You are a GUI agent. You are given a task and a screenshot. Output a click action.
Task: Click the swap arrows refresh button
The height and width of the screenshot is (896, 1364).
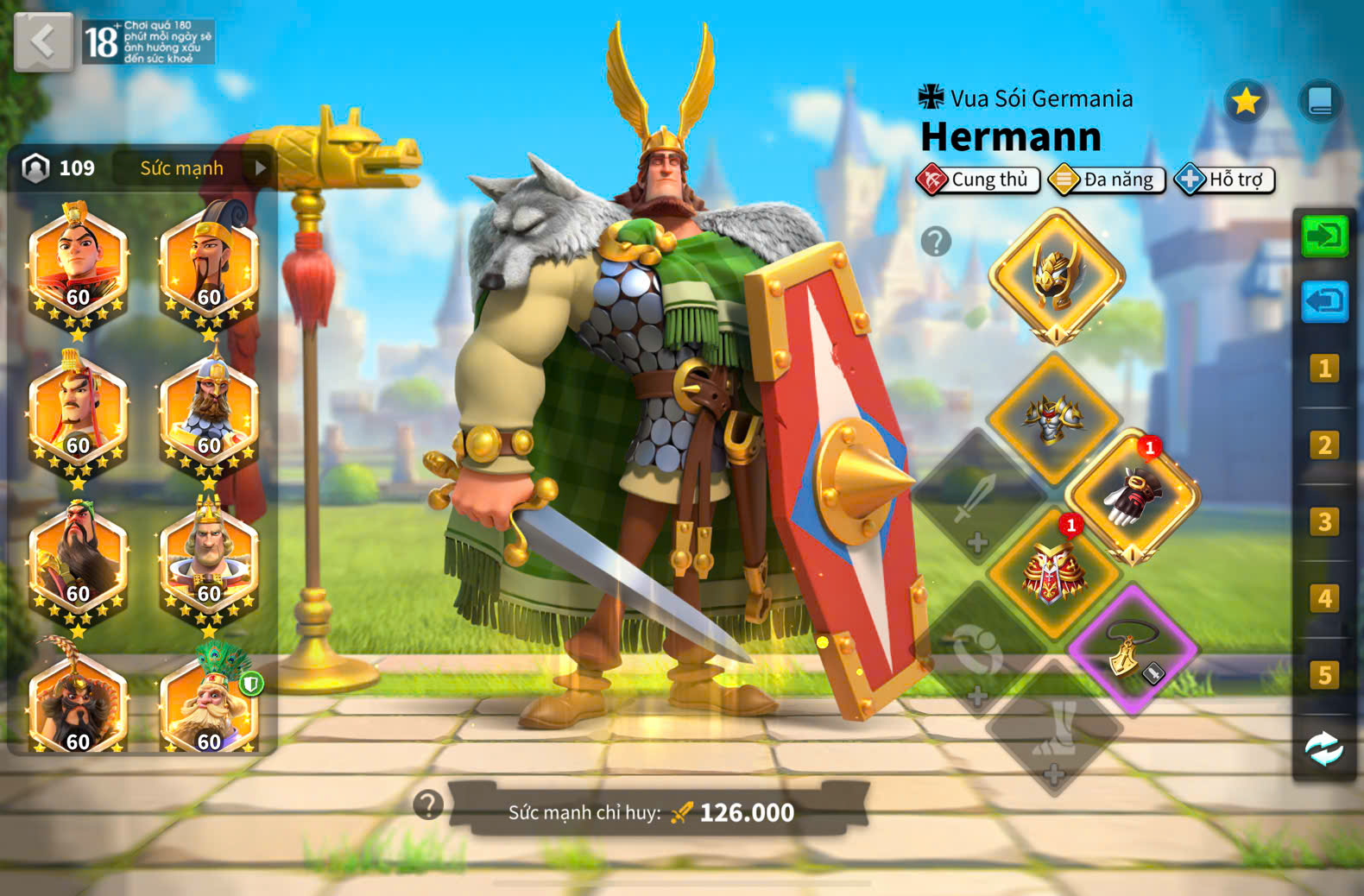[1324, 749]
